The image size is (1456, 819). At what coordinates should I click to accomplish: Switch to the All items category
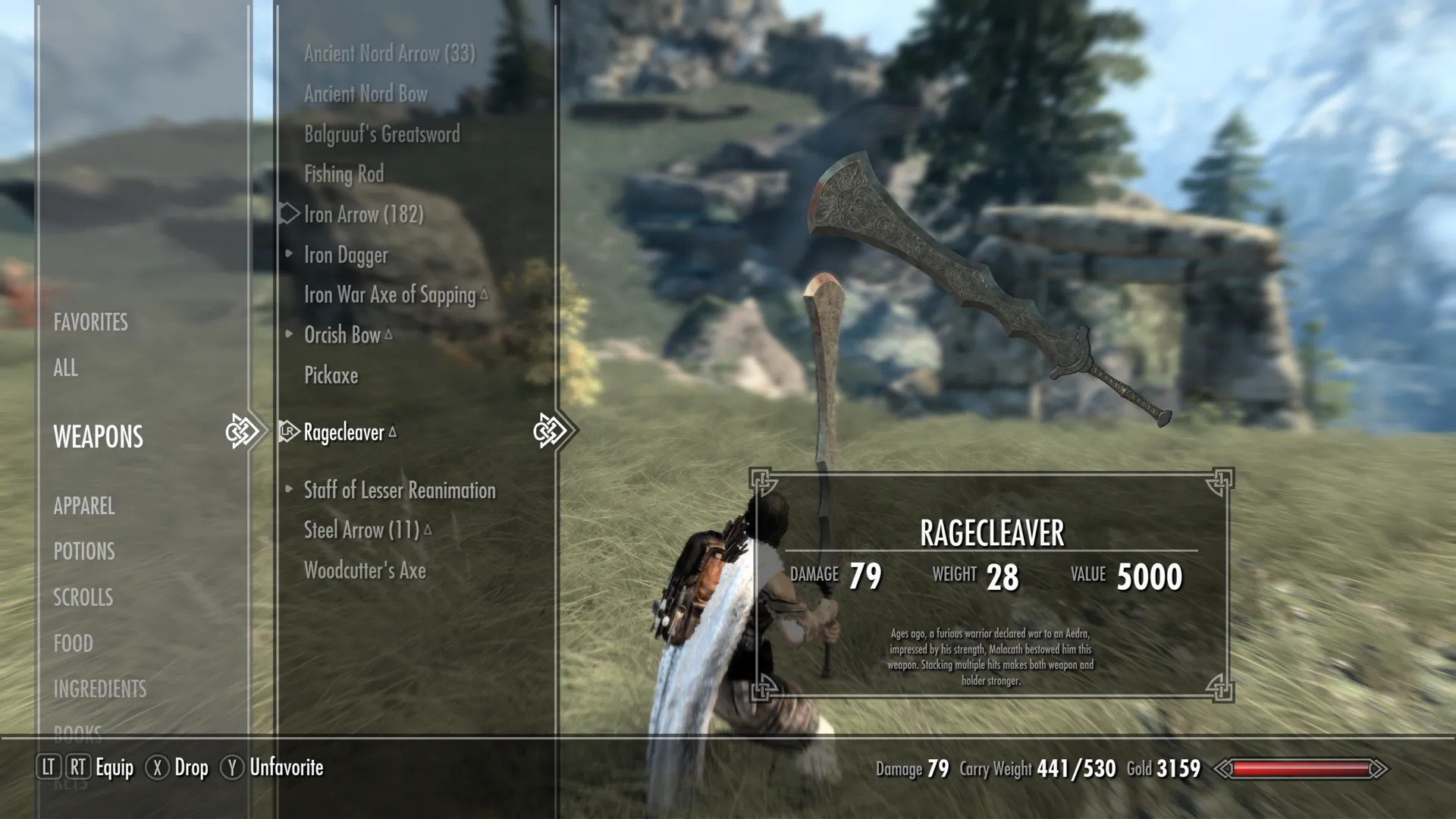coord(65,368)
